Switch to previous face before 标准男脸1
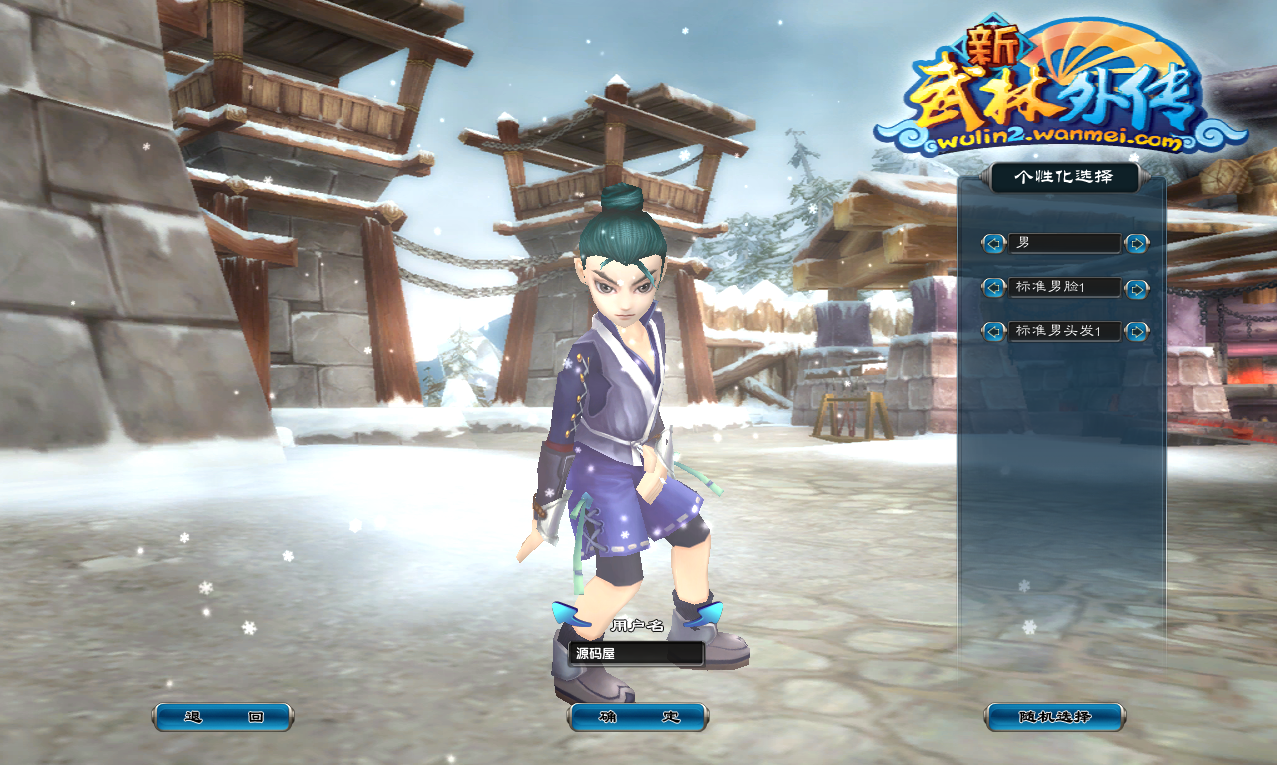1277x765 pixels. click(x=993, y=288)
